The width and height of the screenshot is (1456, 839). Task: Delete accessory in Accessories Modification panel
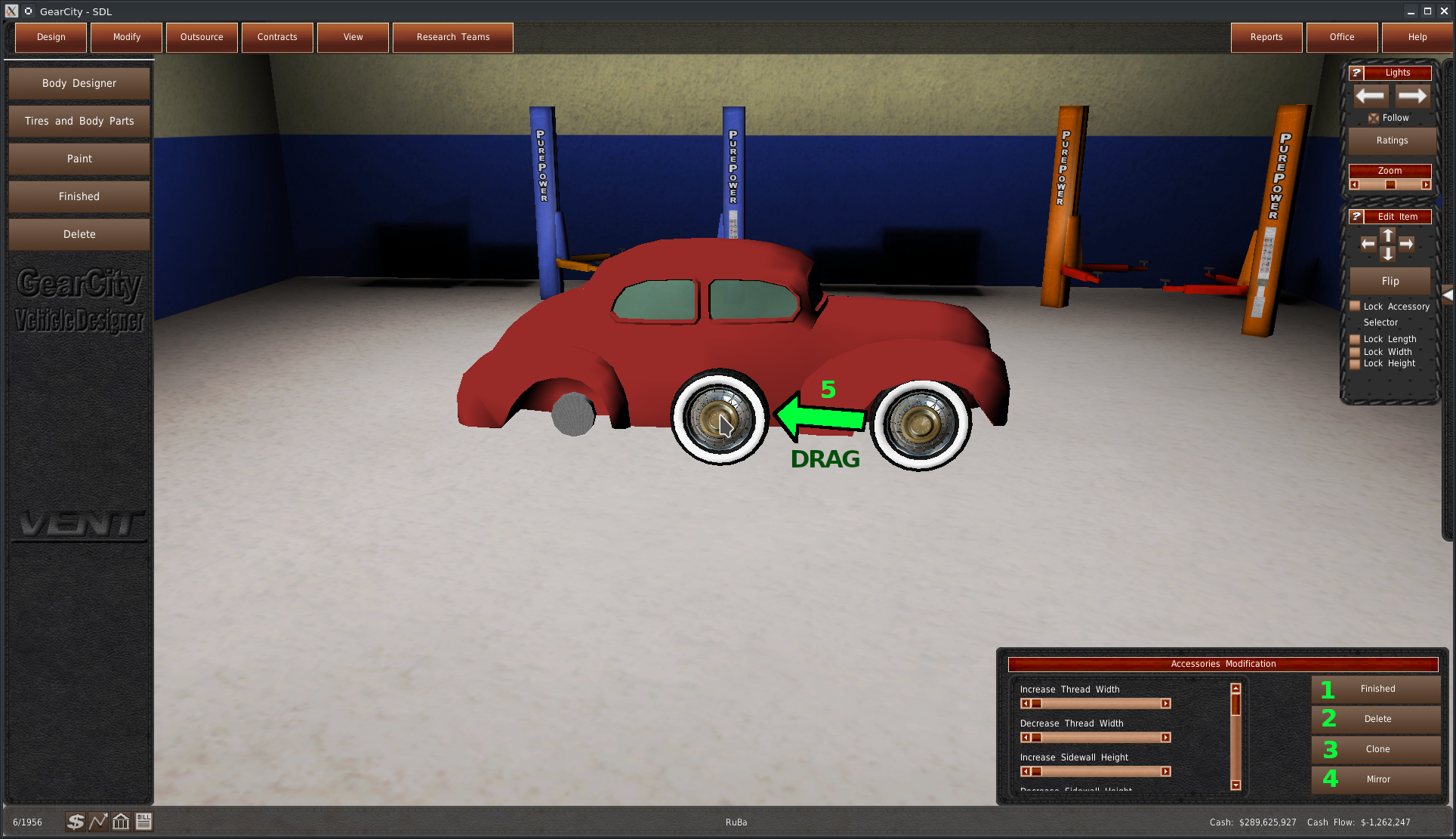tap(1377, 719)
